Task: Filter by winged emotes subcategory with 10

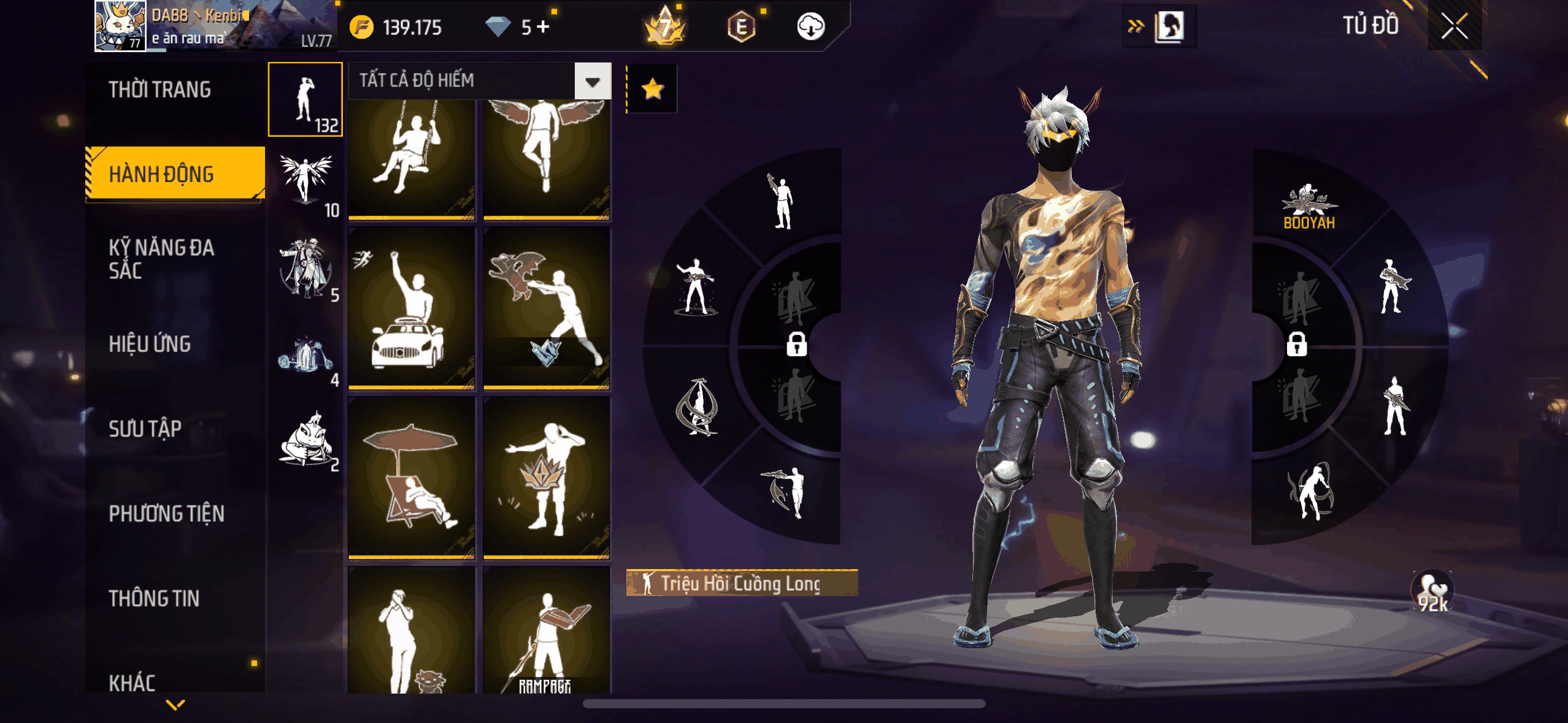Action: coord(306,184)
